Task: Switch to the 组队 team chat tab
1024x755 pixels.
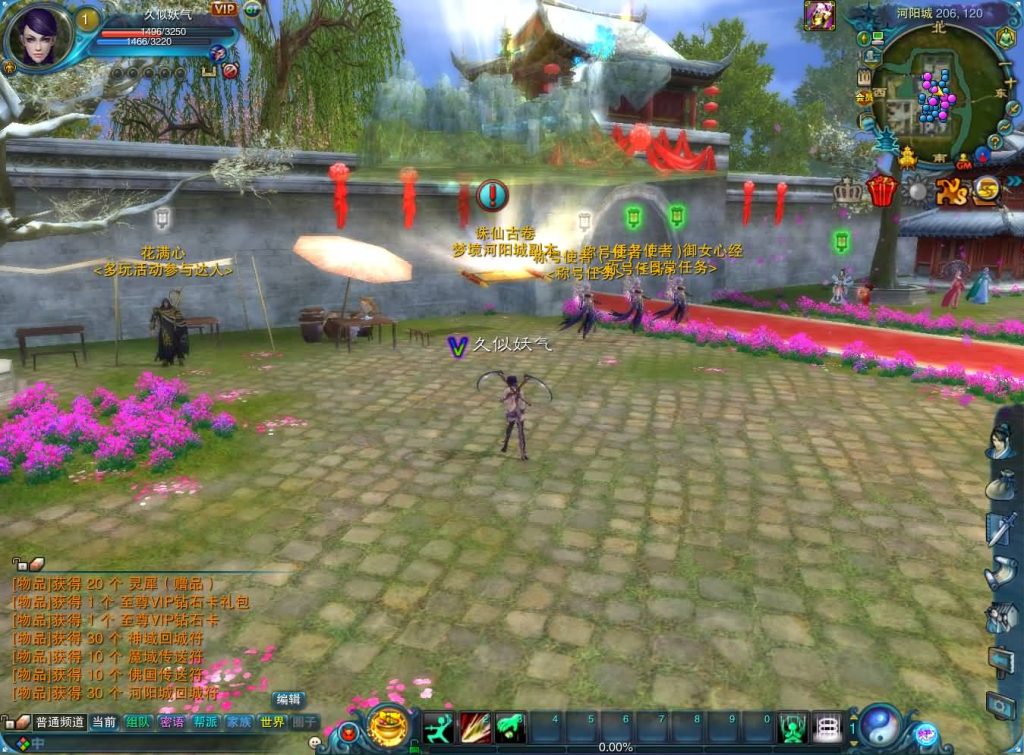Action: tap(138, 722)
